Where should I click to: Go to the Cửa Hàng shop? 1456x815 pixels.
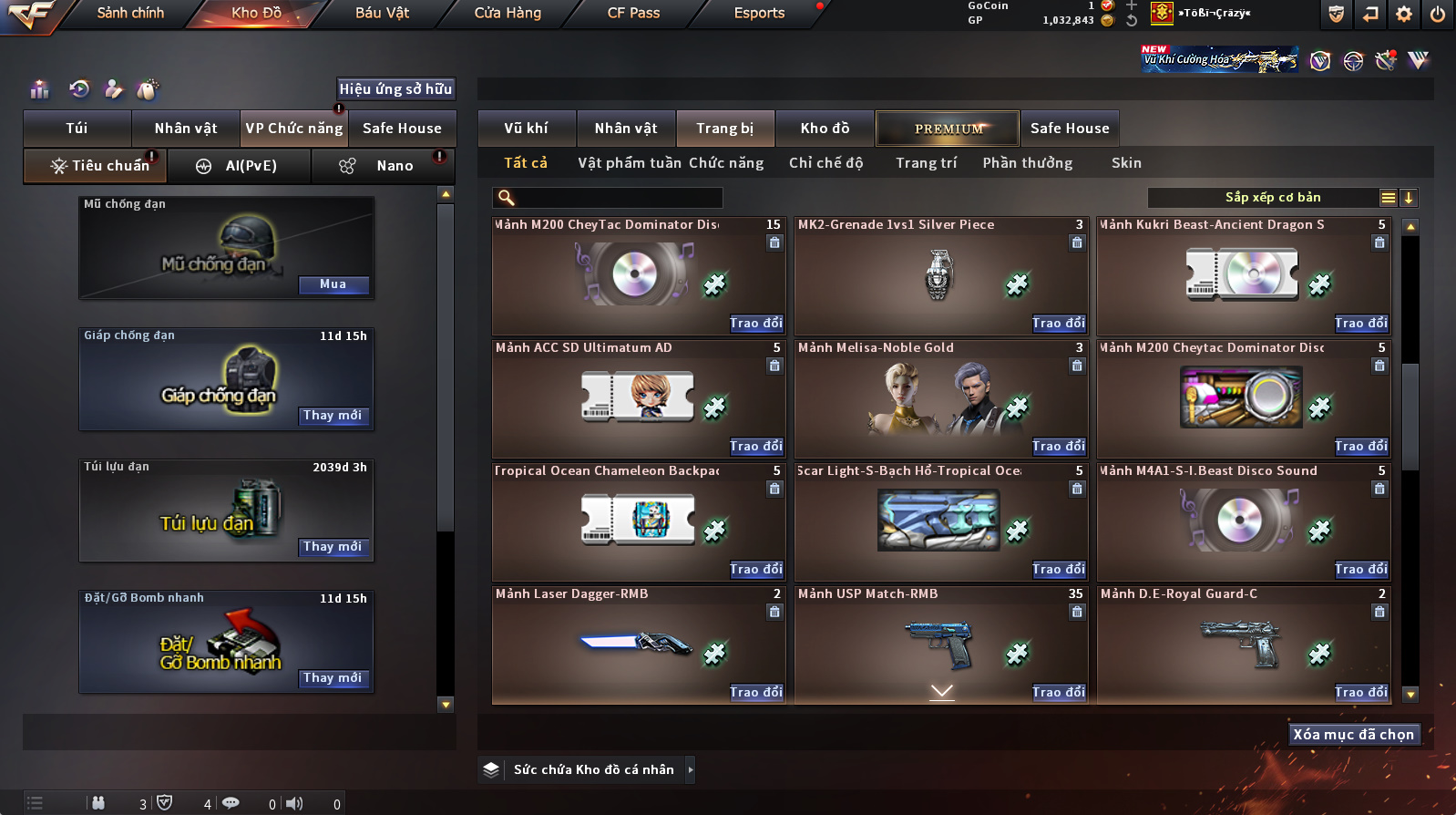(508, 13)
